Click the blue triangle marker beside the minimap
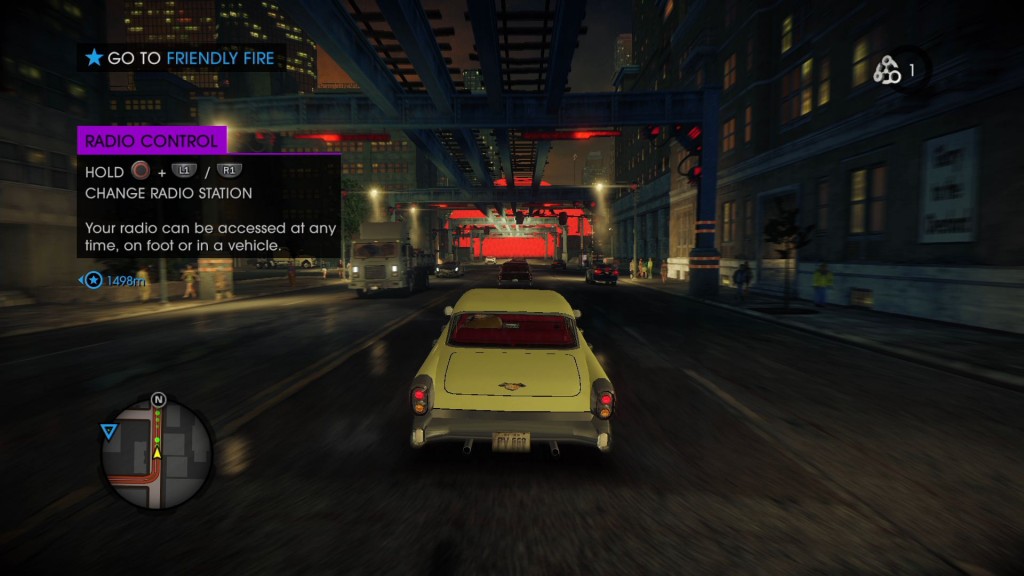1024x576 pixels. click(x=108, y=431)
